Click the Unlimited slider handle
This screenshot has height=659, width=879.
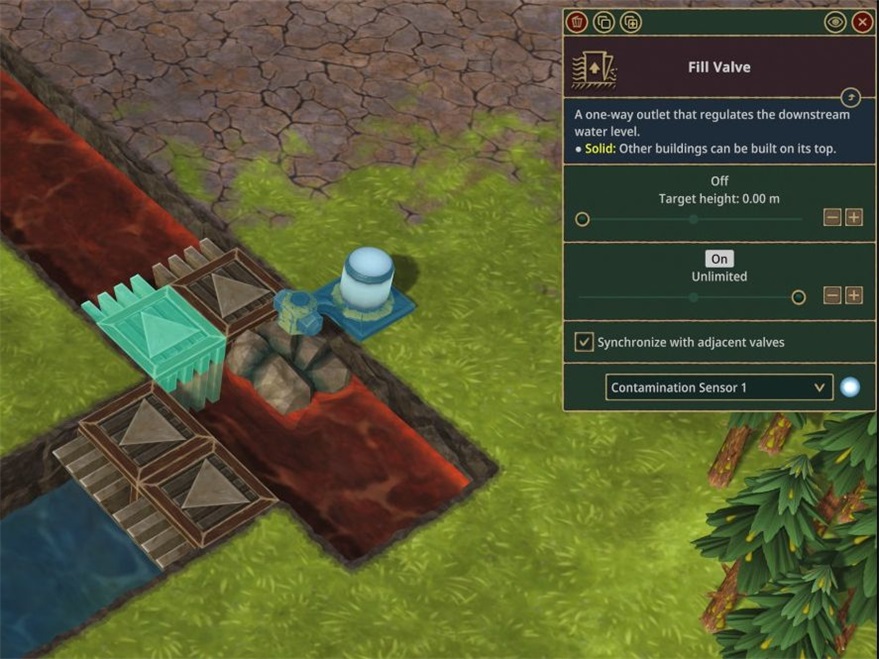click(798, 296)
